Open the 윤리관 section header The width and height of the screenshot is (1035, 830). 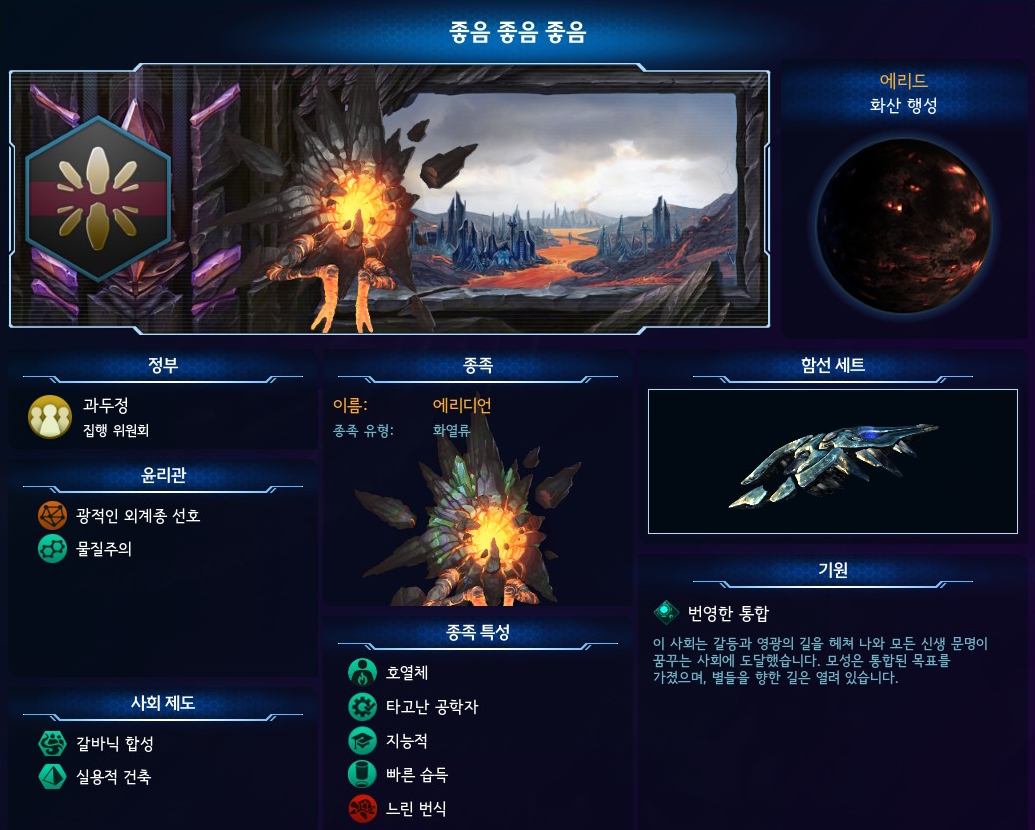[162, 475]
